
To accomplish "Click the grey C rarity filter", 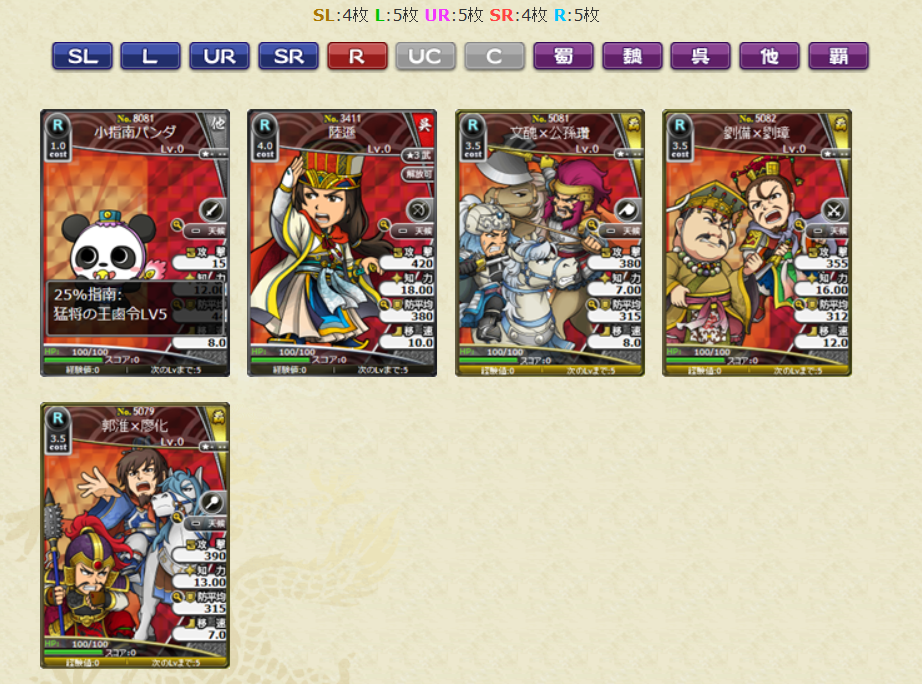I will coord(494,56).
